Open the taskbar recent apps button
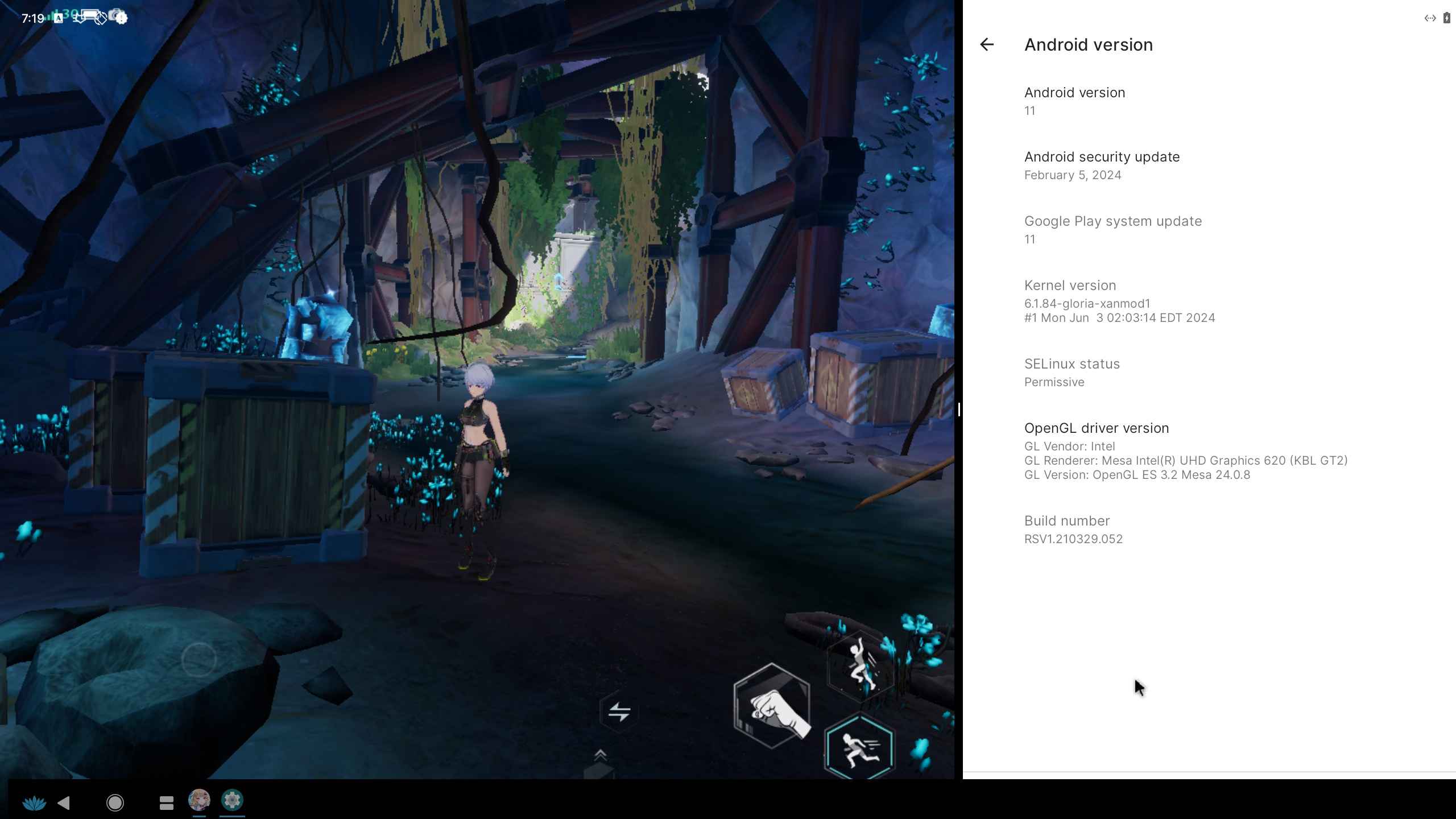The height and width of the screenshot is (819, 1456). pos(166,803)
